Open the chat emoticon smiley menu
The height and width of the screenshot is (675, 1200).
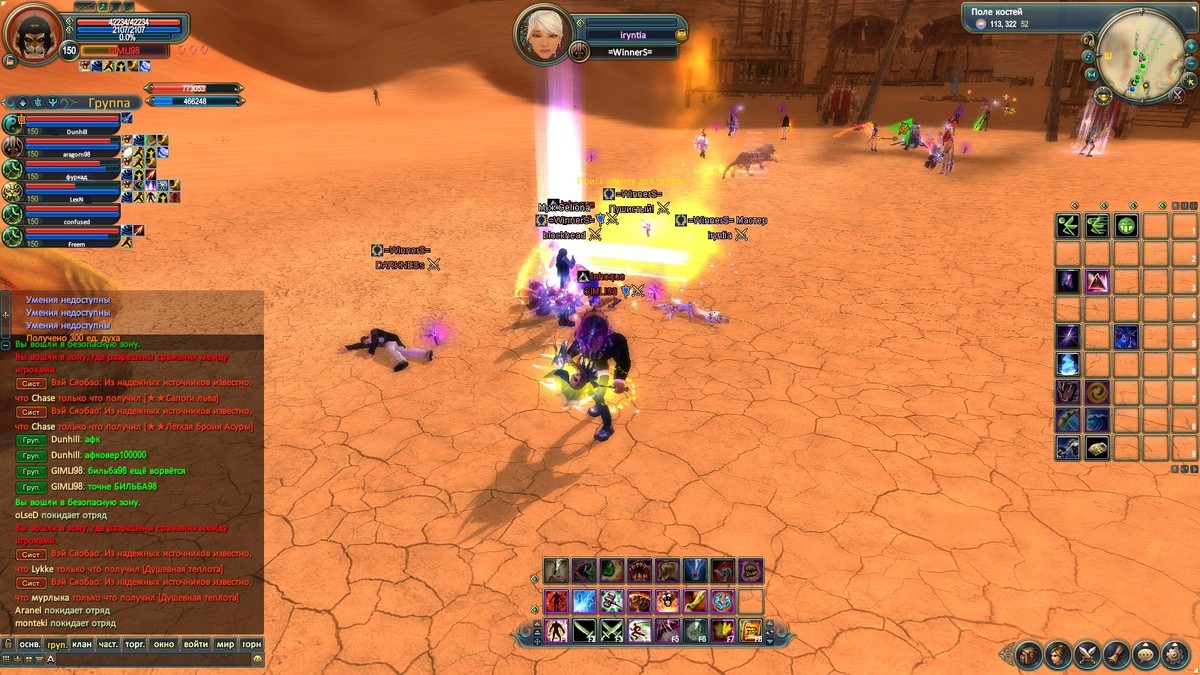(x=257, y=660)
